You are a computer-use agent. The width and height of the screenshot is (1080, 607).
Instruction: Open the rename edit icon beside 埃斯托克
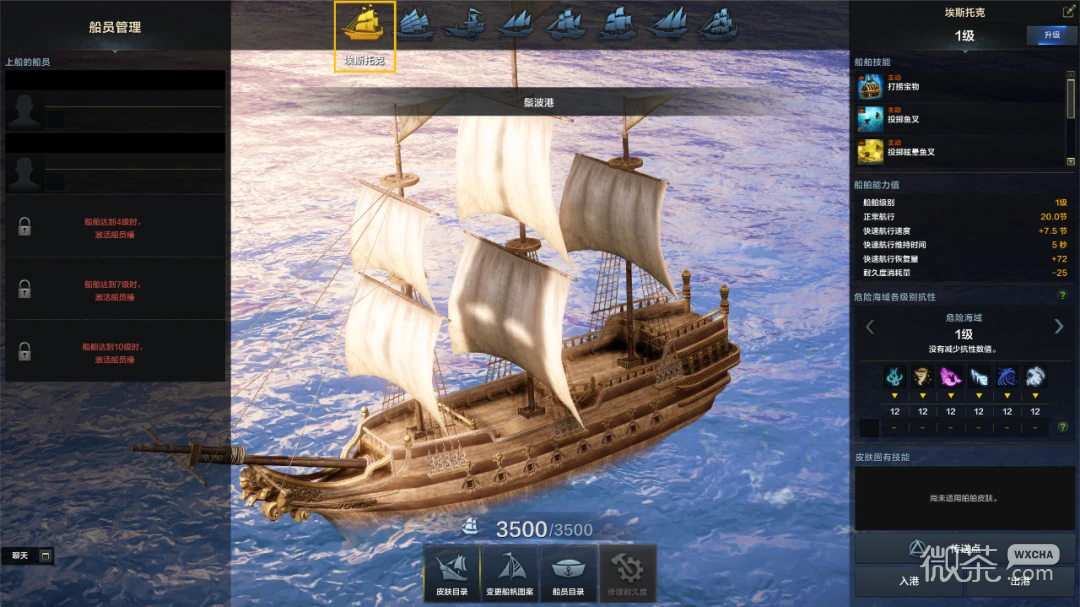pos(1068,11)
